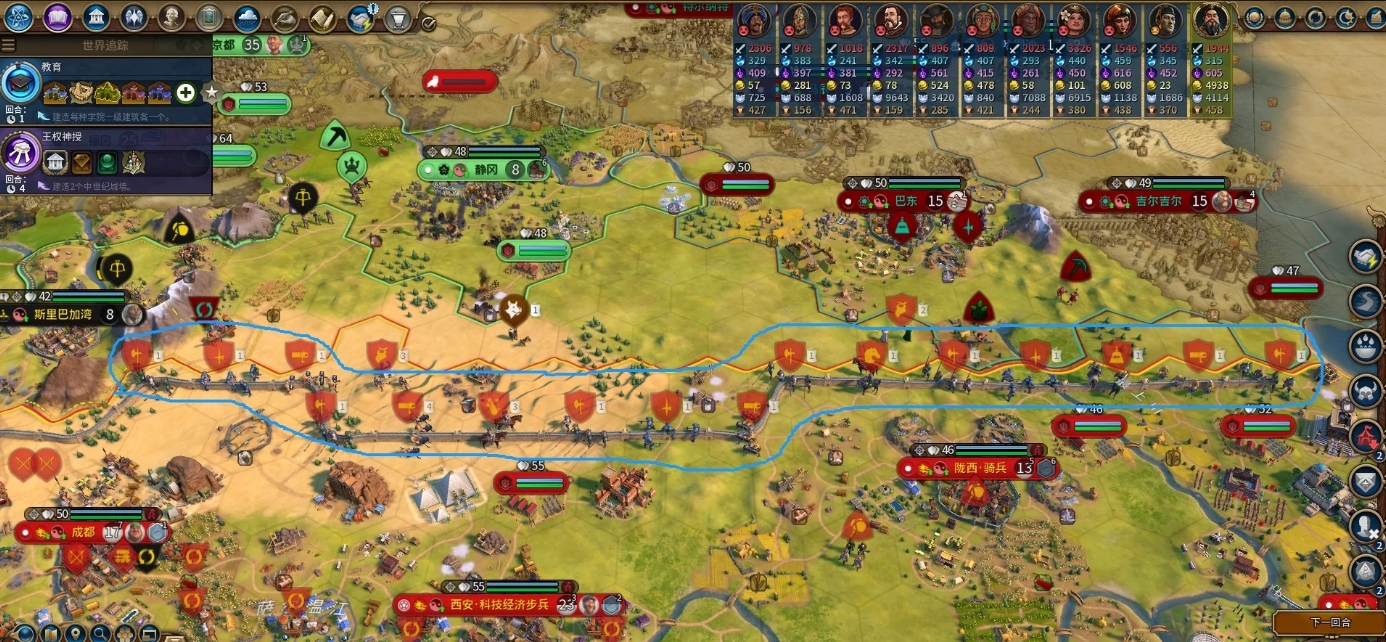Image resolution: width=1386 pixels, height=642 pixels.
Task: Open the scroll report icon
Action: pyautogui.click(x=322, y=17)
